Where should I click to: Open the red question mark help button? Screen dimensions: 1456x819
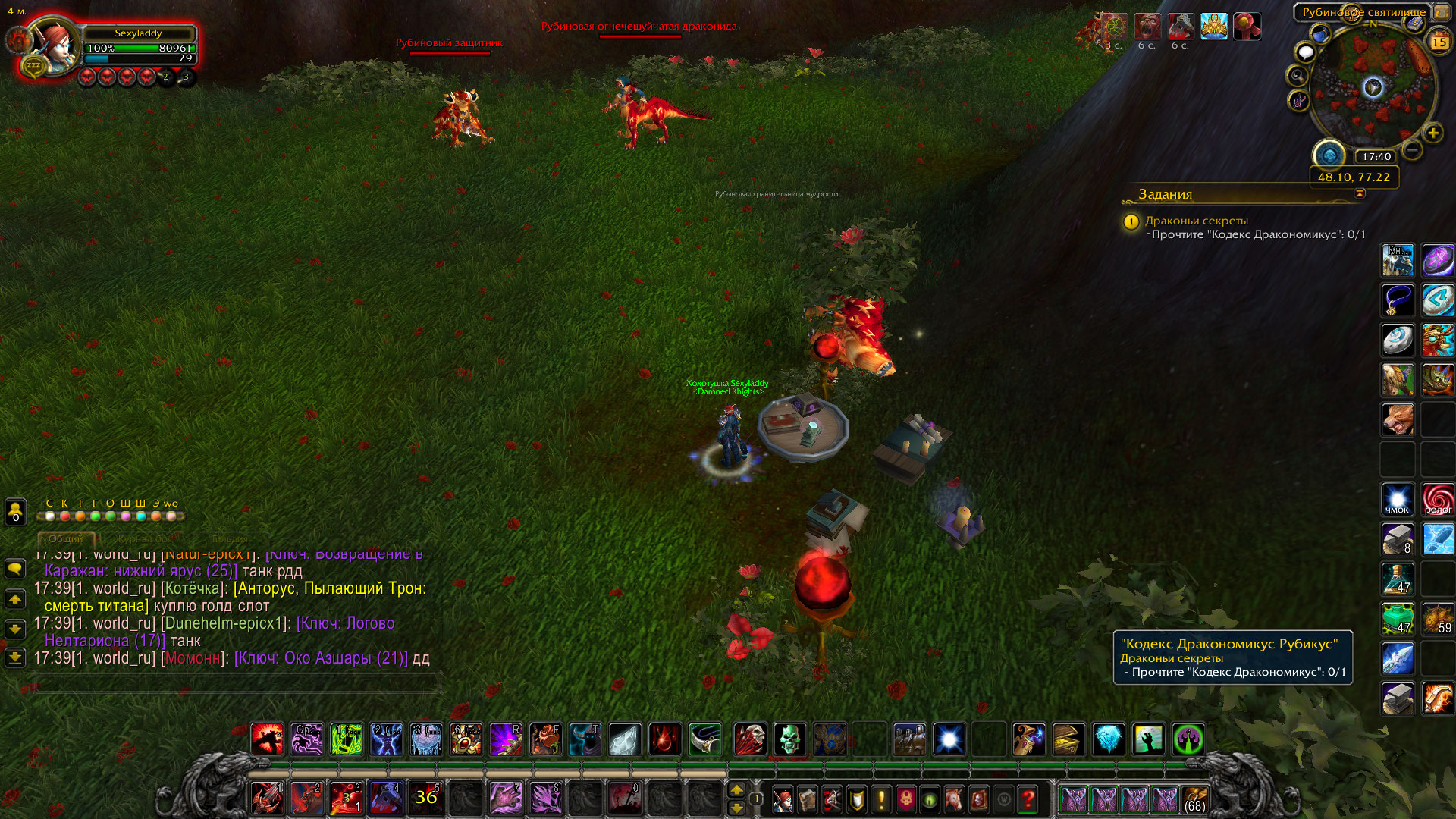pyautogui.click(x=1028, y=799)
